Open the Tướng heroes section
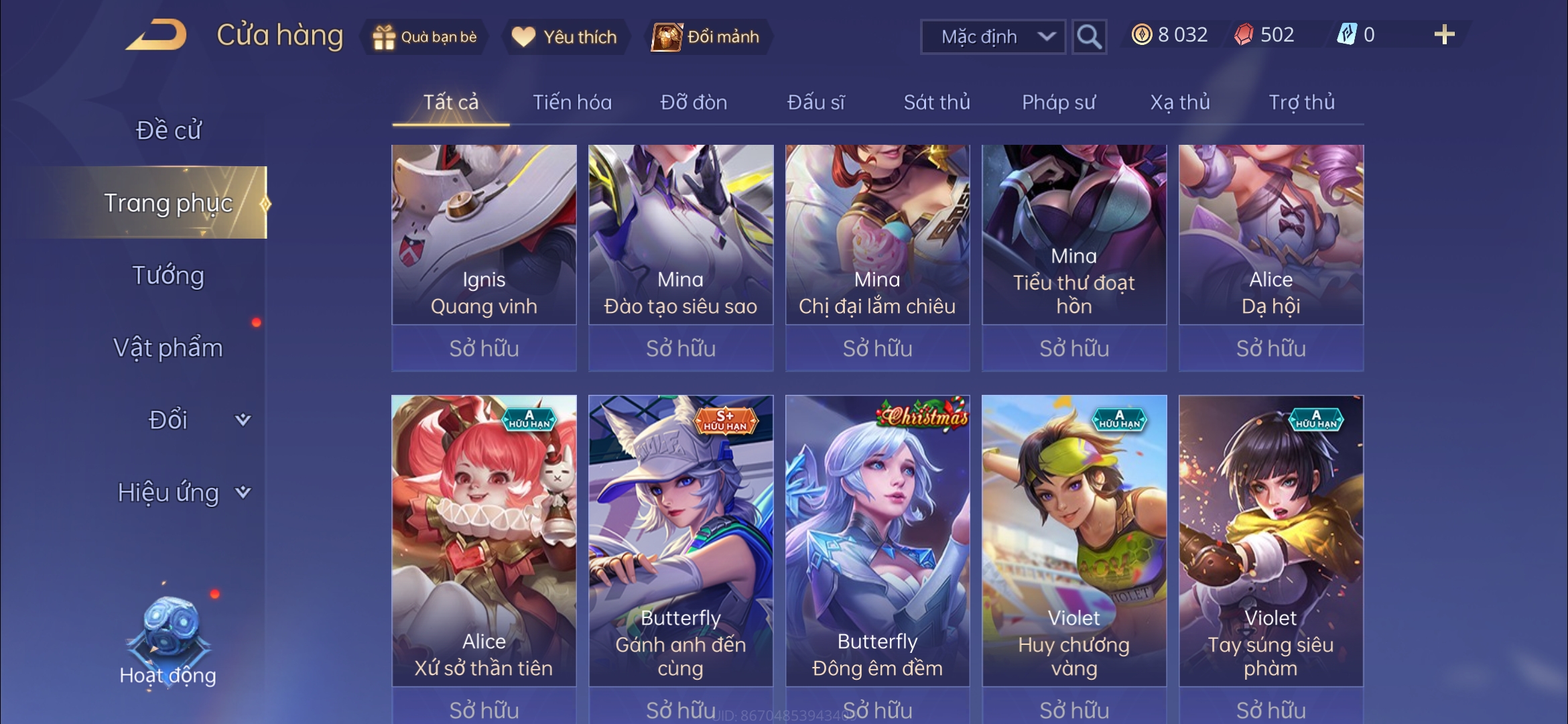 168,276
